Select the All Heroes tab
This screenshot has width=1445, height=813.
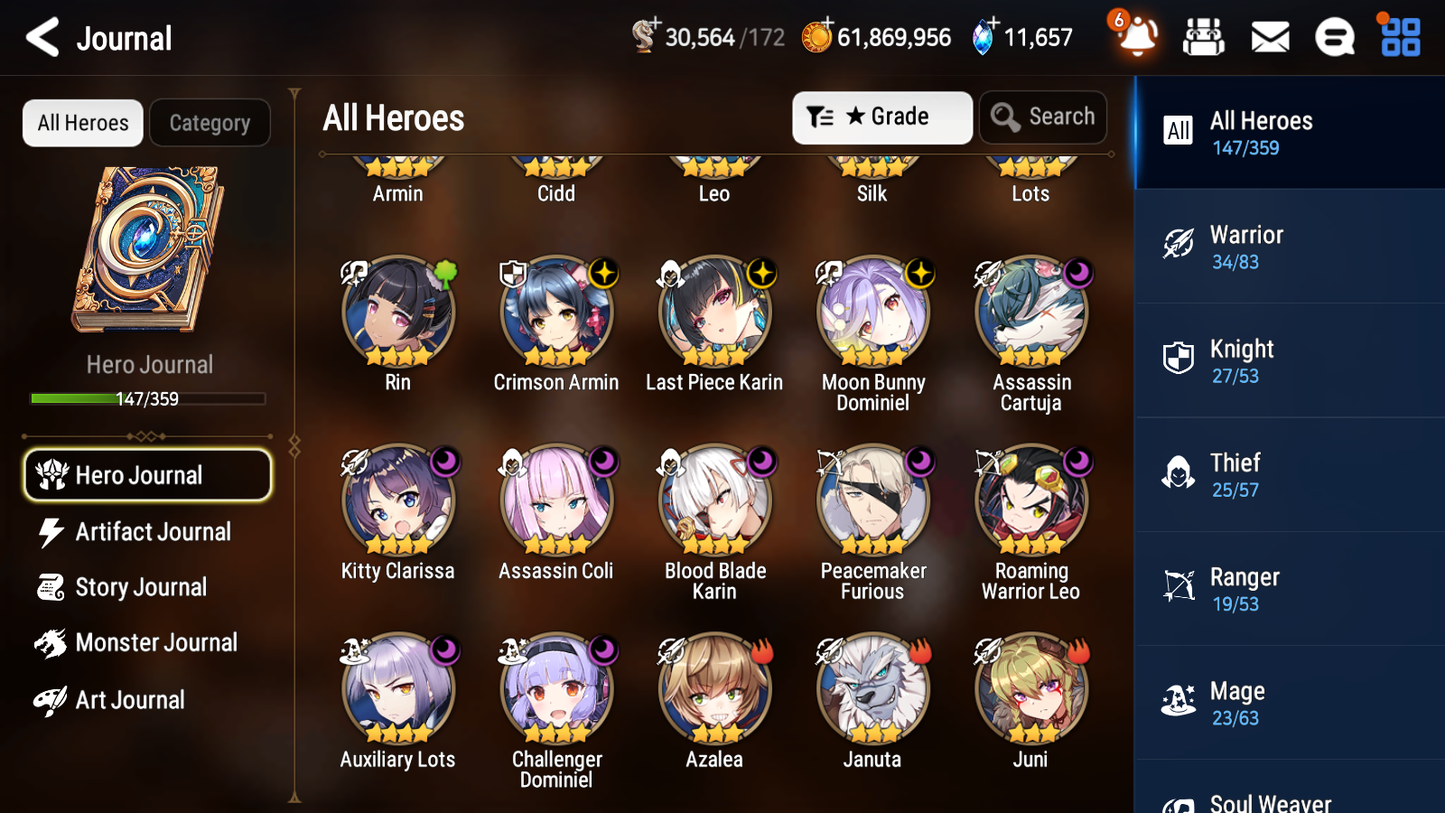click(82, 122)
